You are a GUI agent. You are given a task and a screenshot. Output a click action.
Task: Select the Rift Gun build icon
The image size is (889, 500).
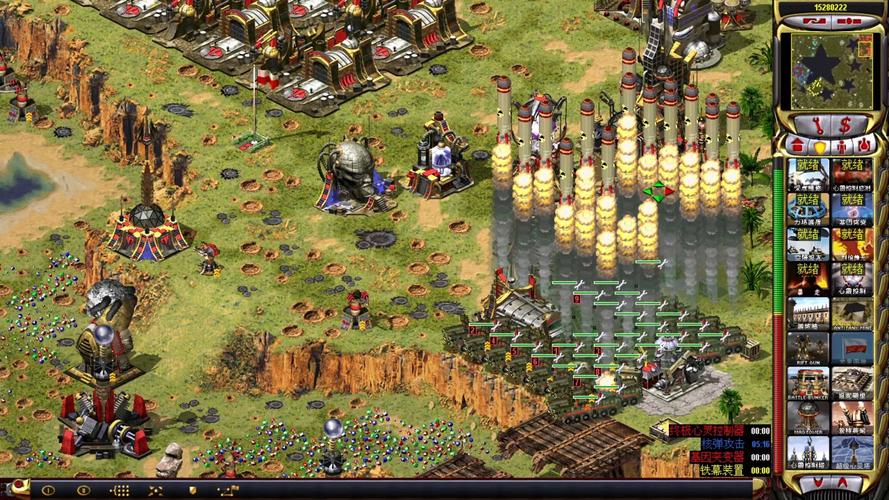pos(808,348)
